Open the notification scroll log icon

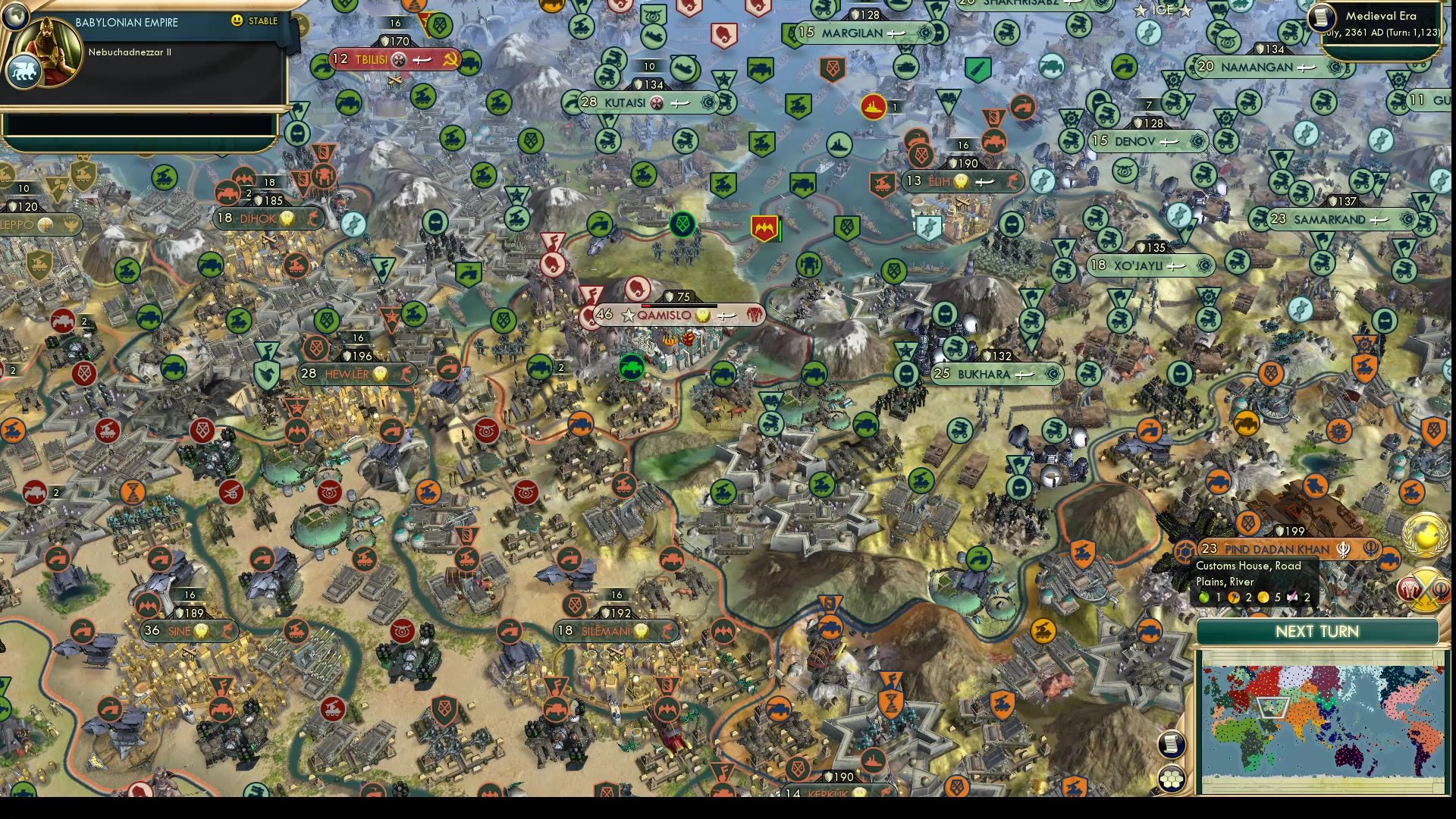pyautogui.click(x=1172, y=744)
